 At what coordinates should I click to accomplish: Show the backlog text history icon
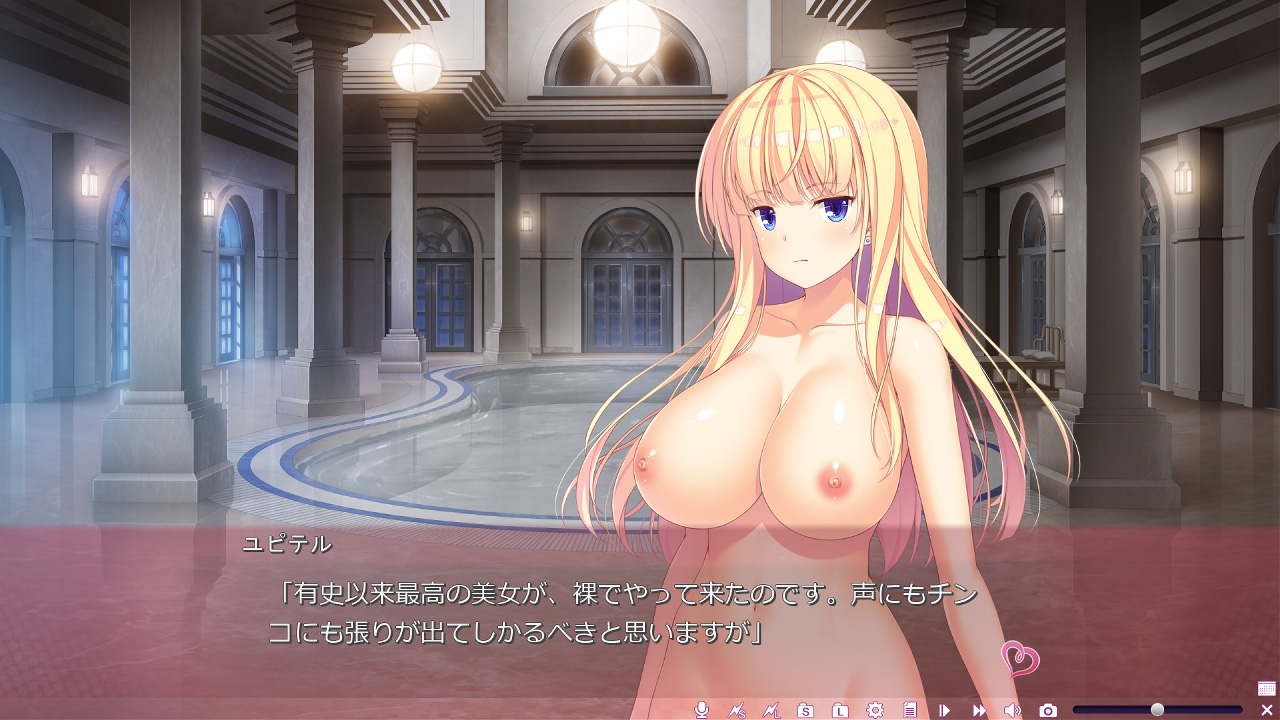coord(910,710)
